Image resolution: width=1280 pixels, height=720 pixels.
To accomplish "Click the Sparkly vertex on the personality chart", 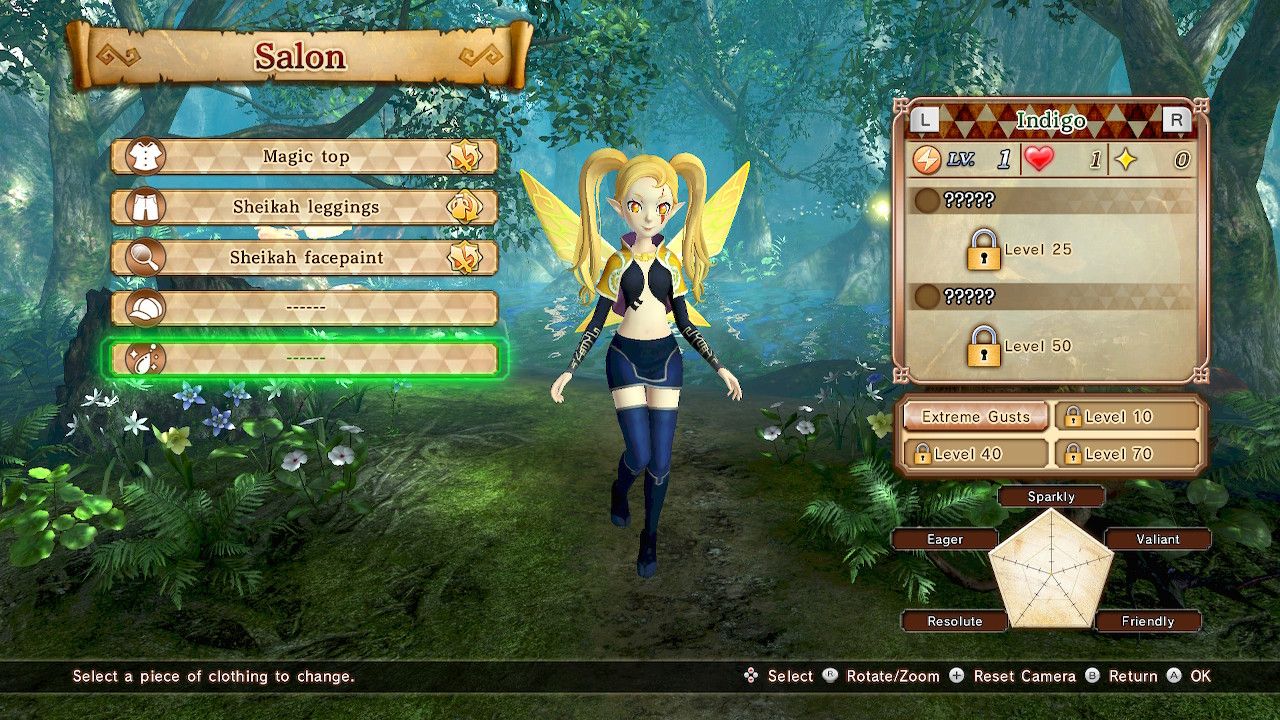I will pyautogui.click(x=1052, y=496).
